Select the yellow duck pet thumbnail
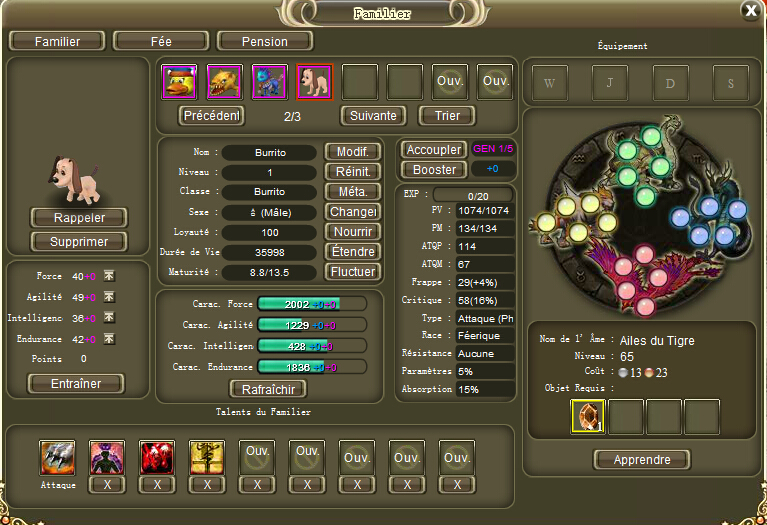The height and width of the screenshot is (525, 767). [179, 82]
